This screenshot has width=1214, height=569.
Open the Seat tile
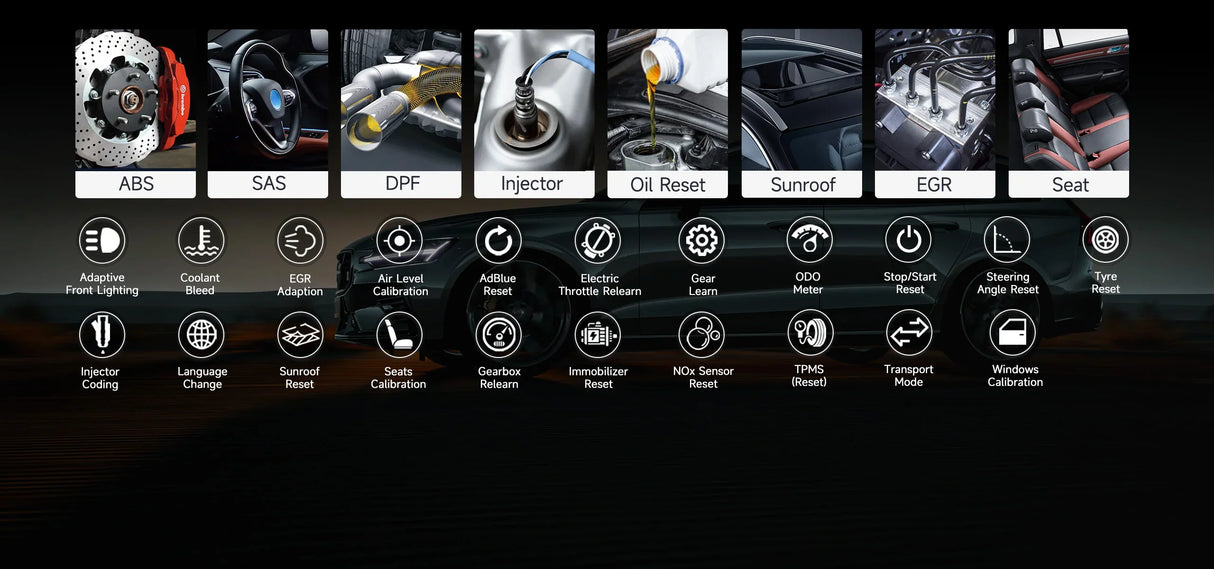1068,113
